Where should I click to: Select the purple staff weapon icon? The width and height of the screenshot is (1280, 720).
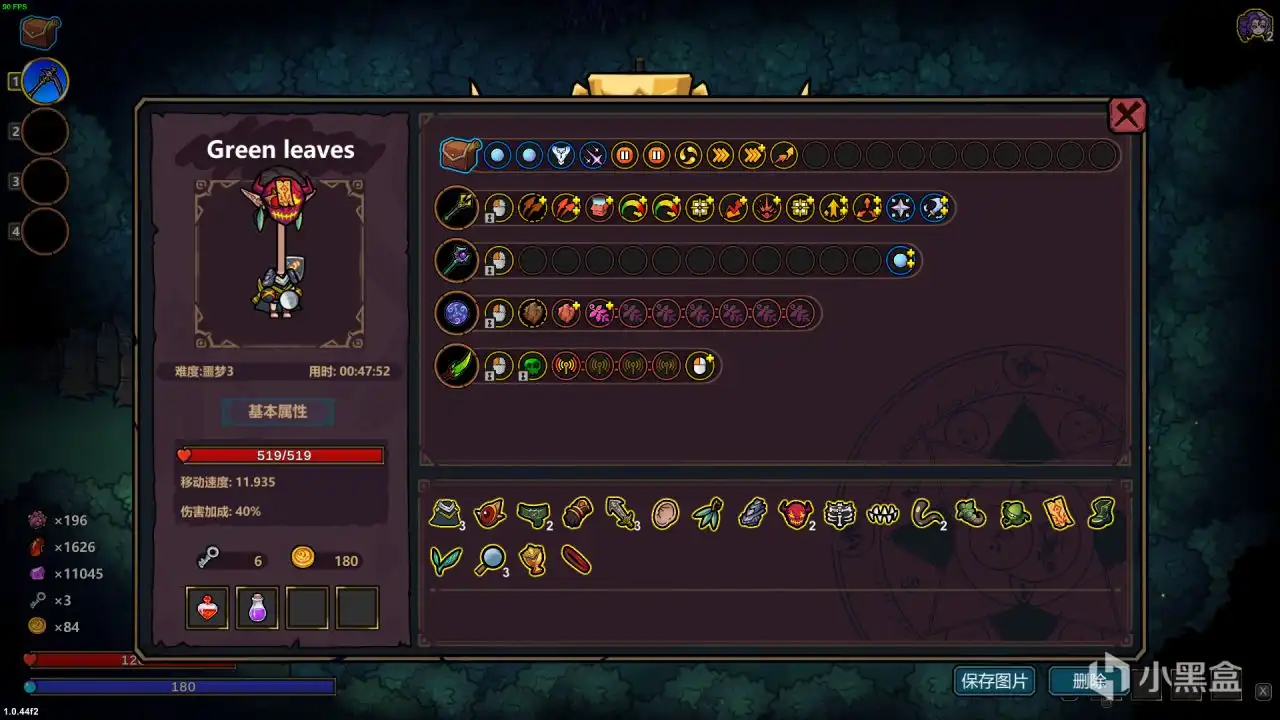tap(456, 260)
